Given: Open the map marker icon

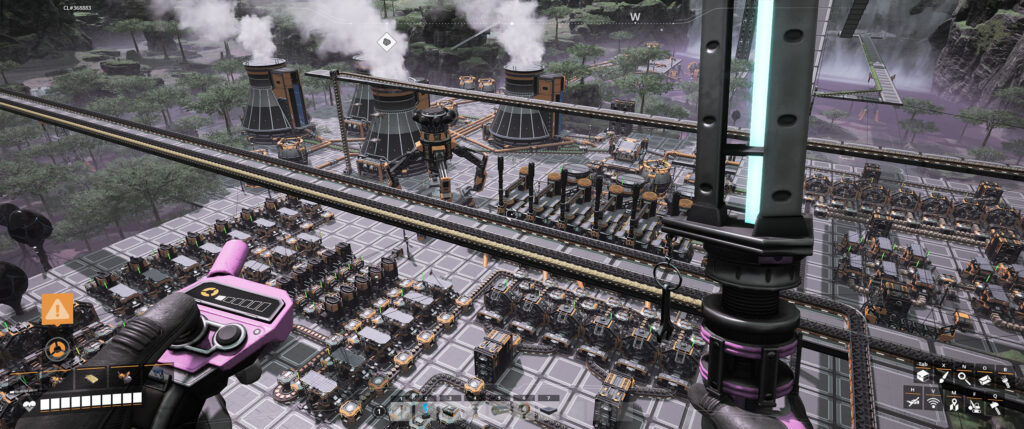Looking at the screenshot, I should (954, 402).
